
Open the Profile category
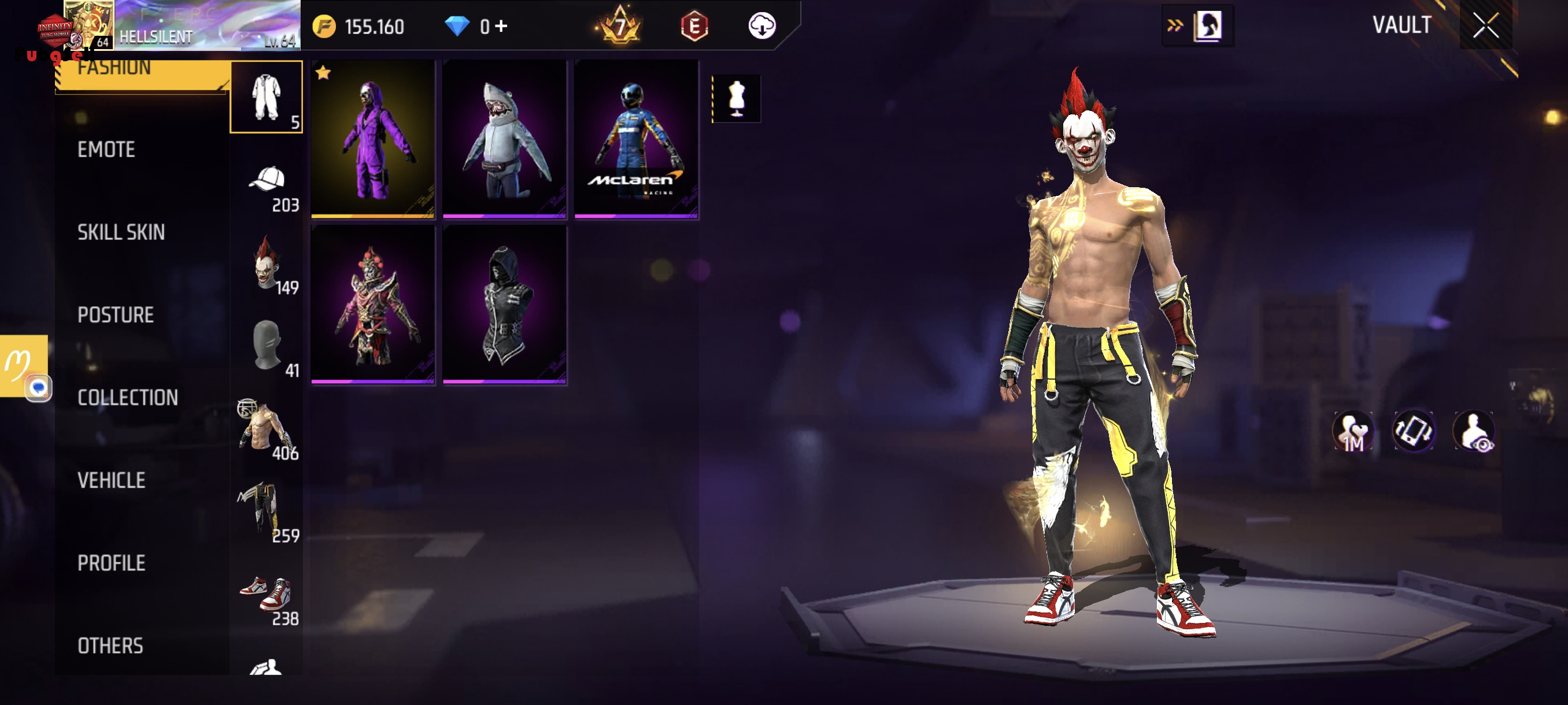[111, 563]
